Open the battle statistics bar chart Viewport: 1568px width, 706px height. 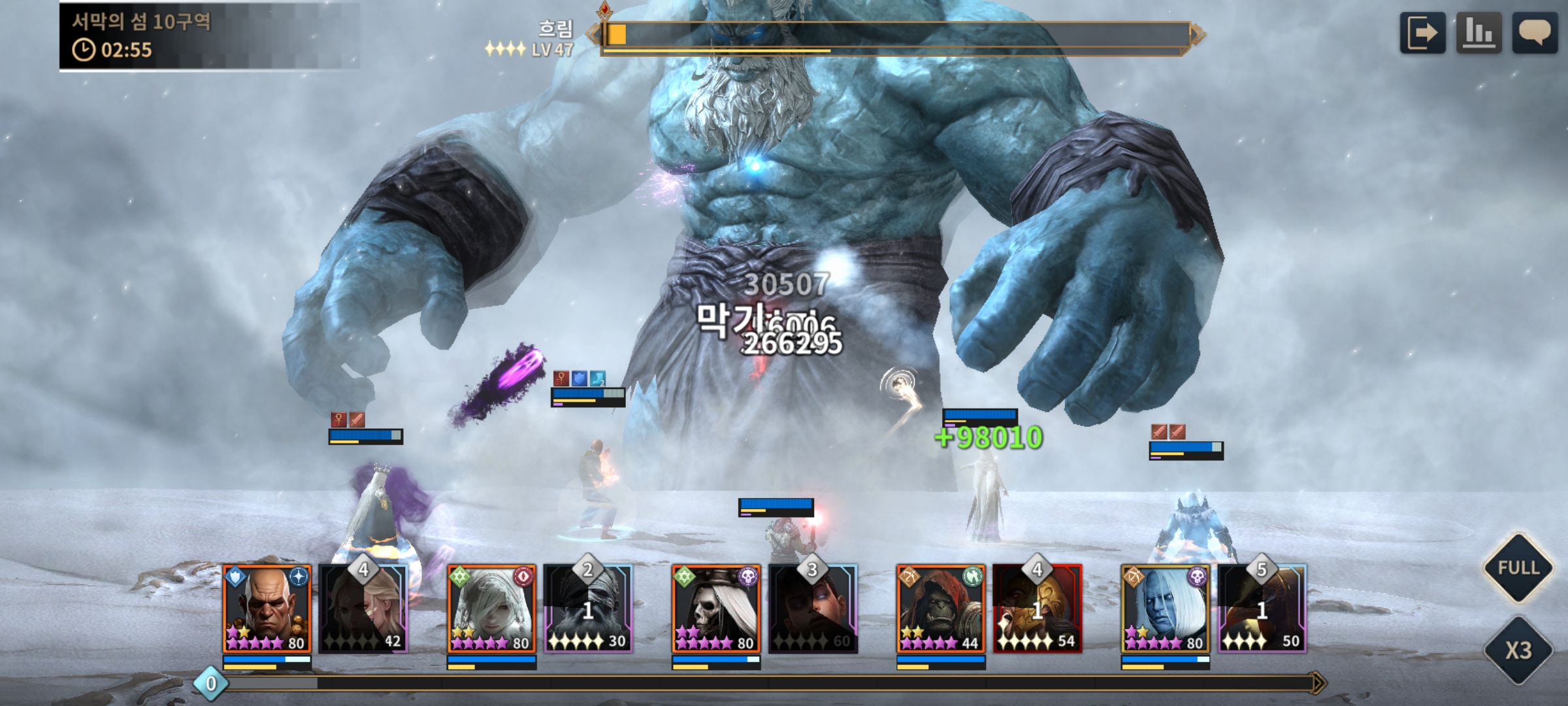(1479, 33)
